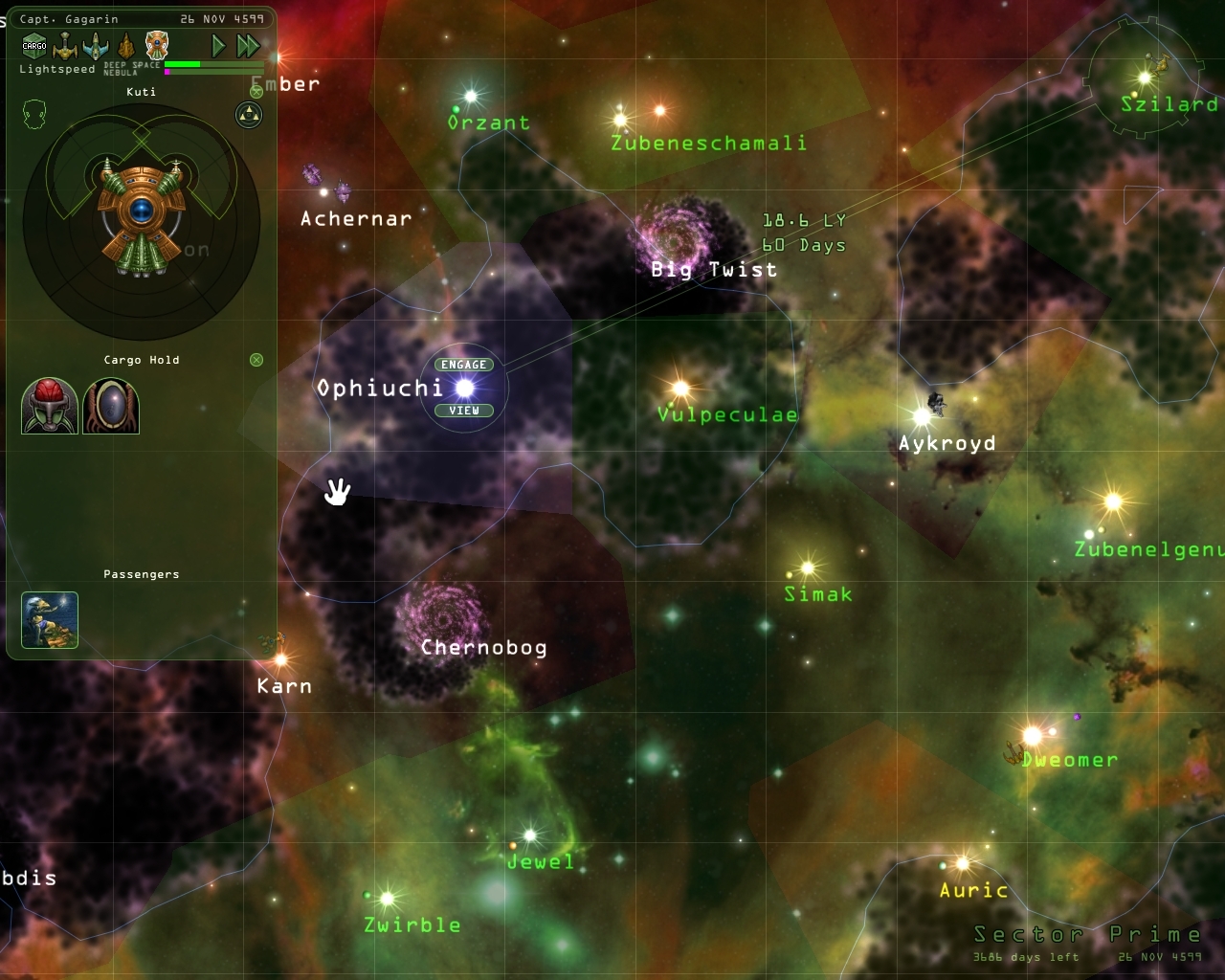The height and width of the screenshot is (980, 1225).
Task: Select the yellow station-like ship in the fleet bar
Action: (x=65, y=45)
